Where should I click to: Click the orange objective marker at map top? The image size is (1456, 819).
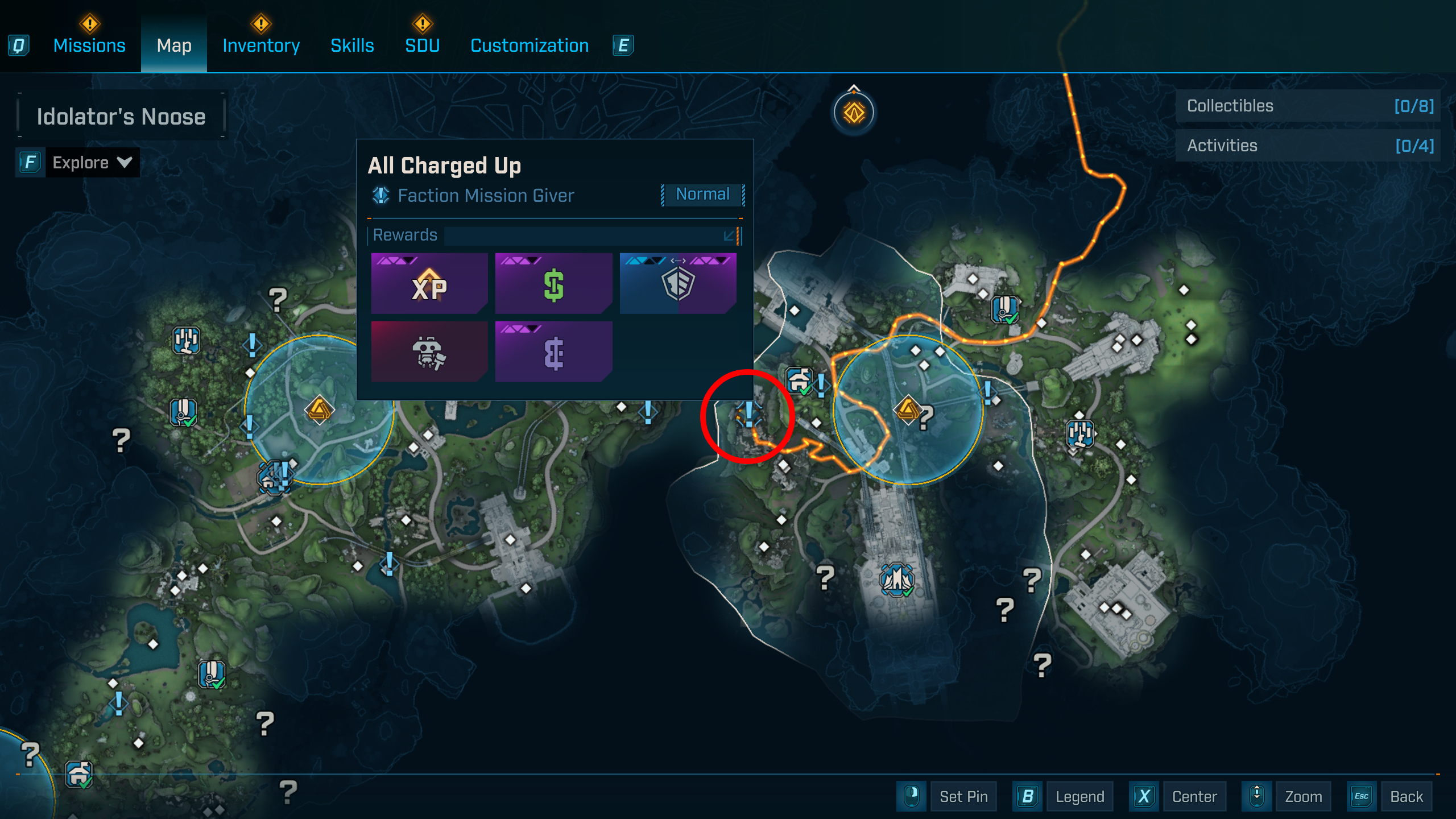854,112
